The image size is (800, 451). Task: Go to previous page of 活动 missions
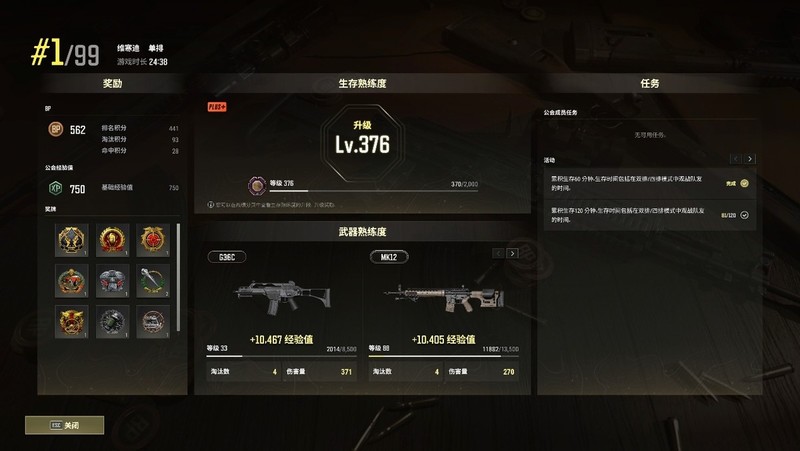click(735, 159)
